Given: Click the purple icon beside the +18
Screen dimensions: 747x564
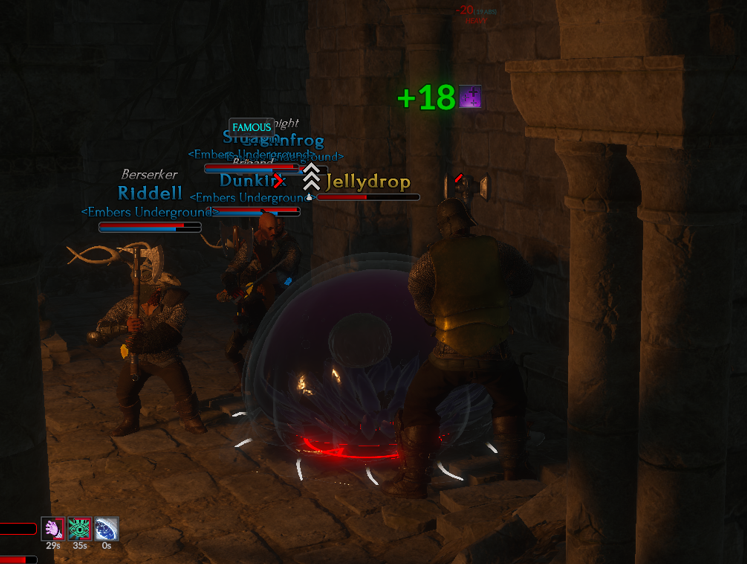Looking at the screenshot, I should click(470, 97).
